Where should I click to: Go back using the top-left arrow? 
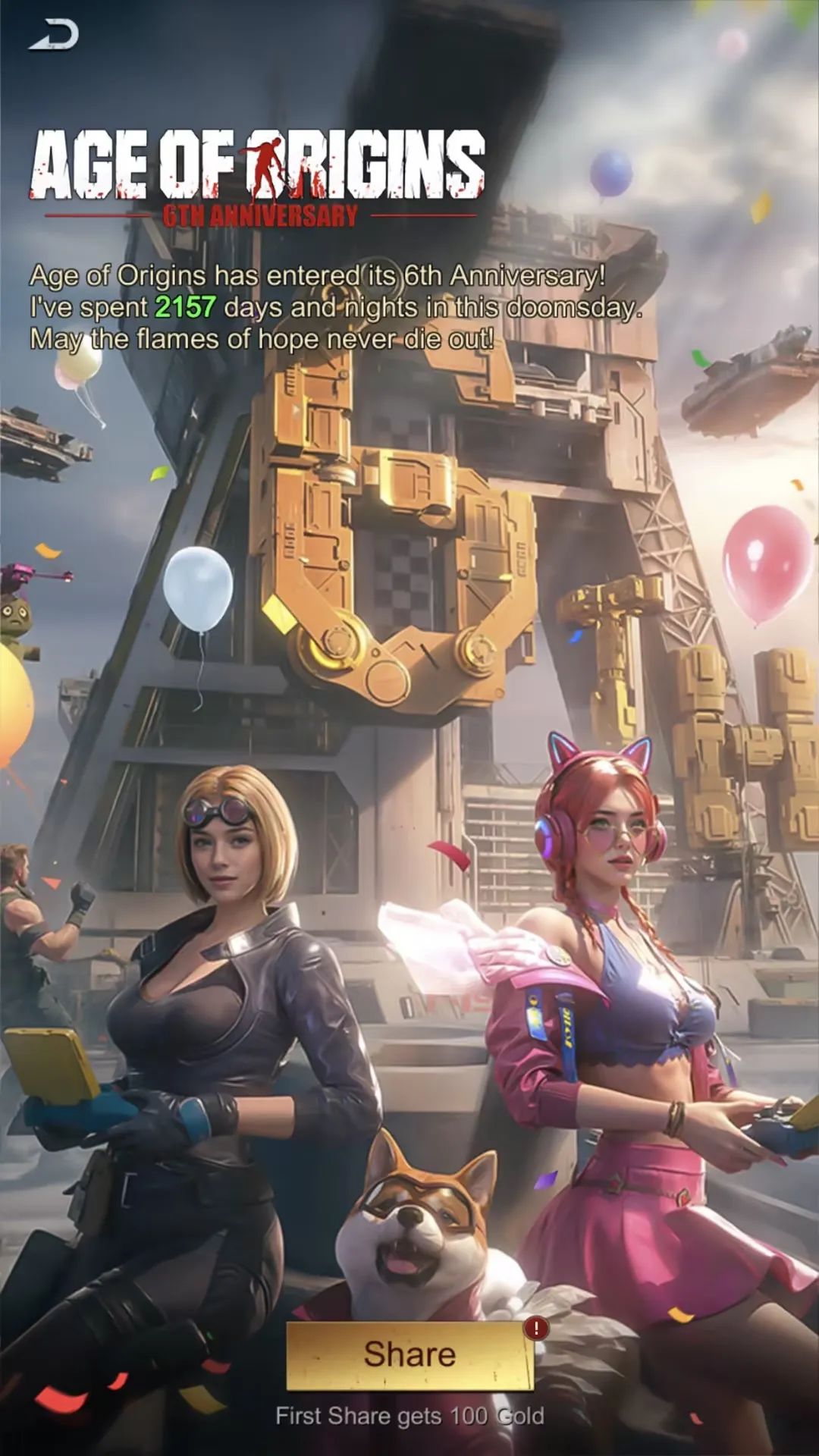[55, 36]
